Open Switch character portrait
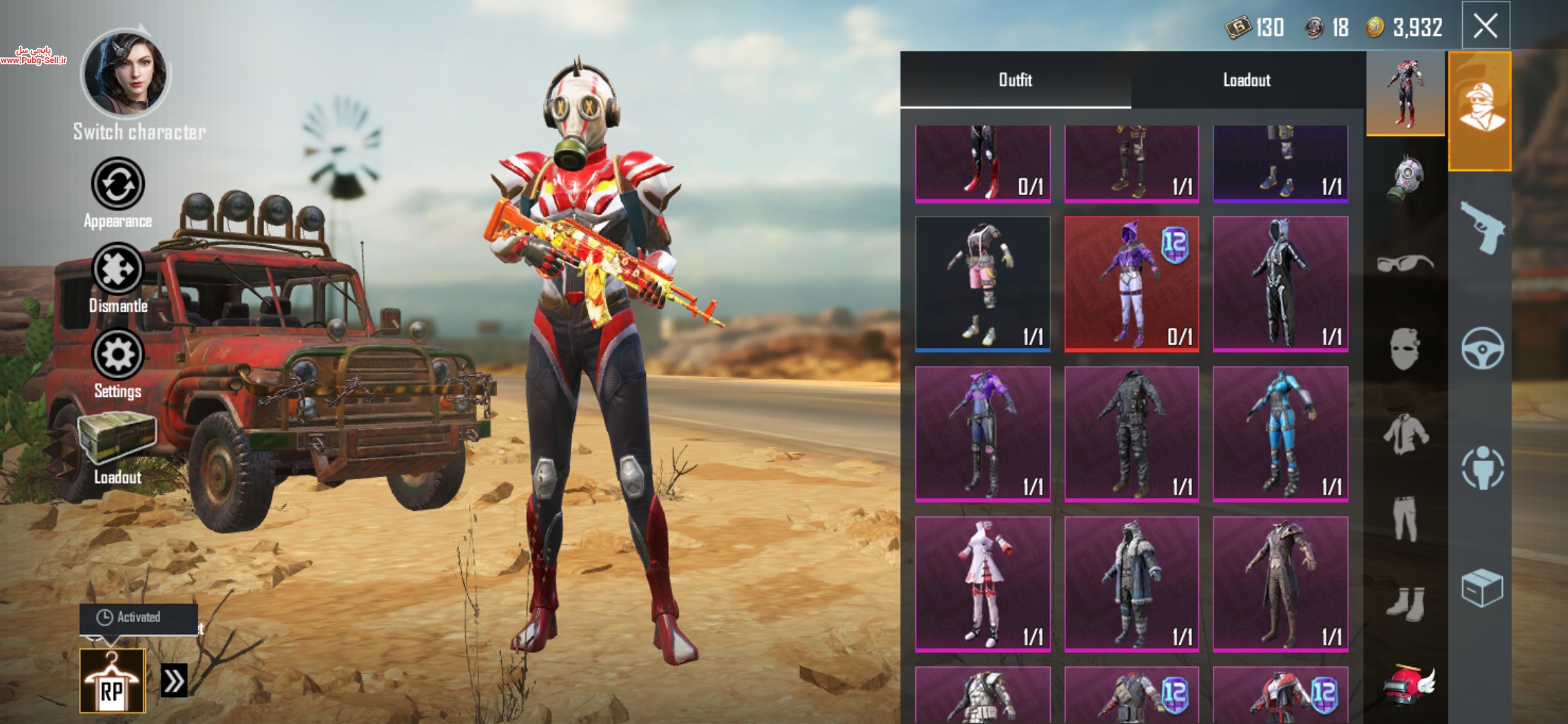The image size is (1568, 724). [x=125, y=74]
